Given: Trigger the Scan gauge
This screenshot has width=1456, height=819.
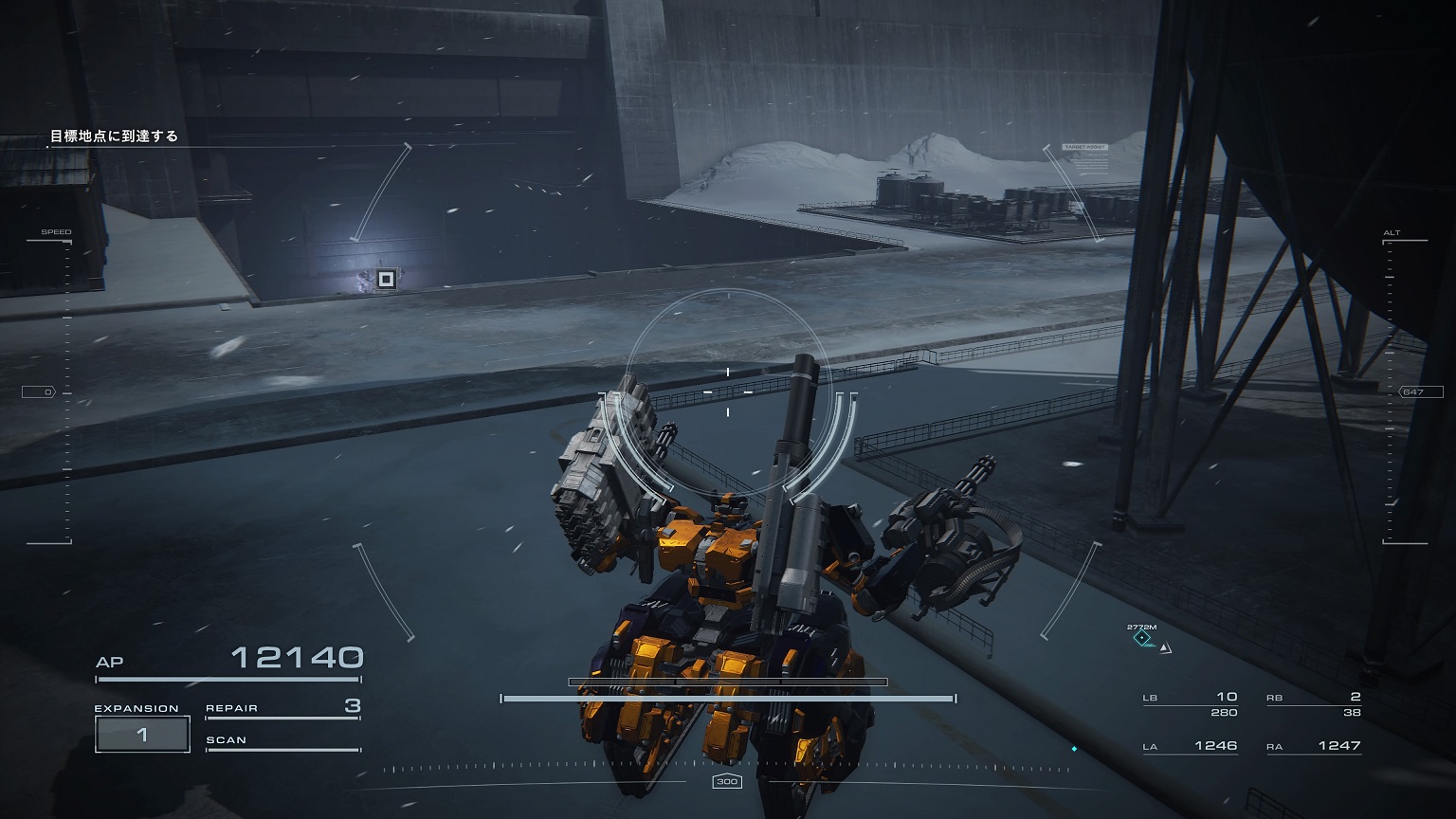Looking at the screenshot, I should 282,741.
